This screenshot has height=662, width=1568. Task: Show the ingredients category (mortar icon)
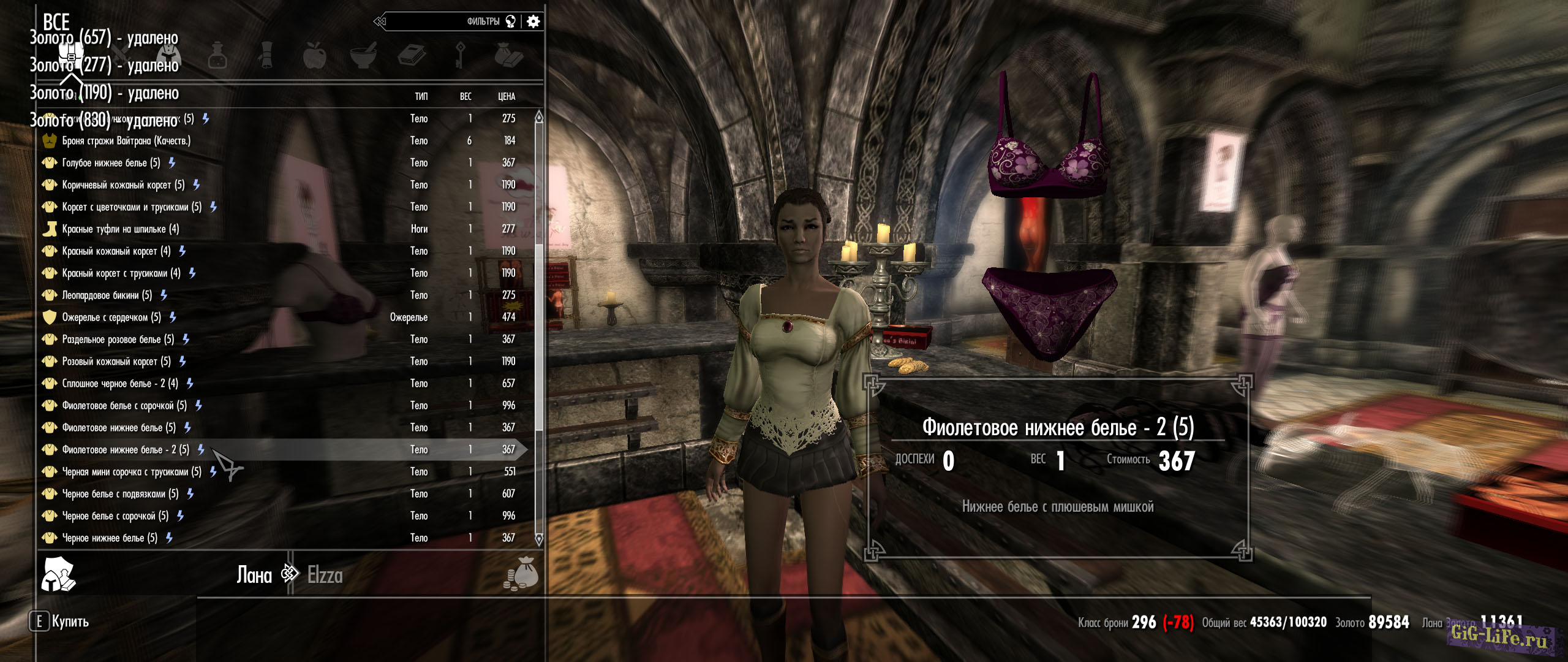[363, 55]
